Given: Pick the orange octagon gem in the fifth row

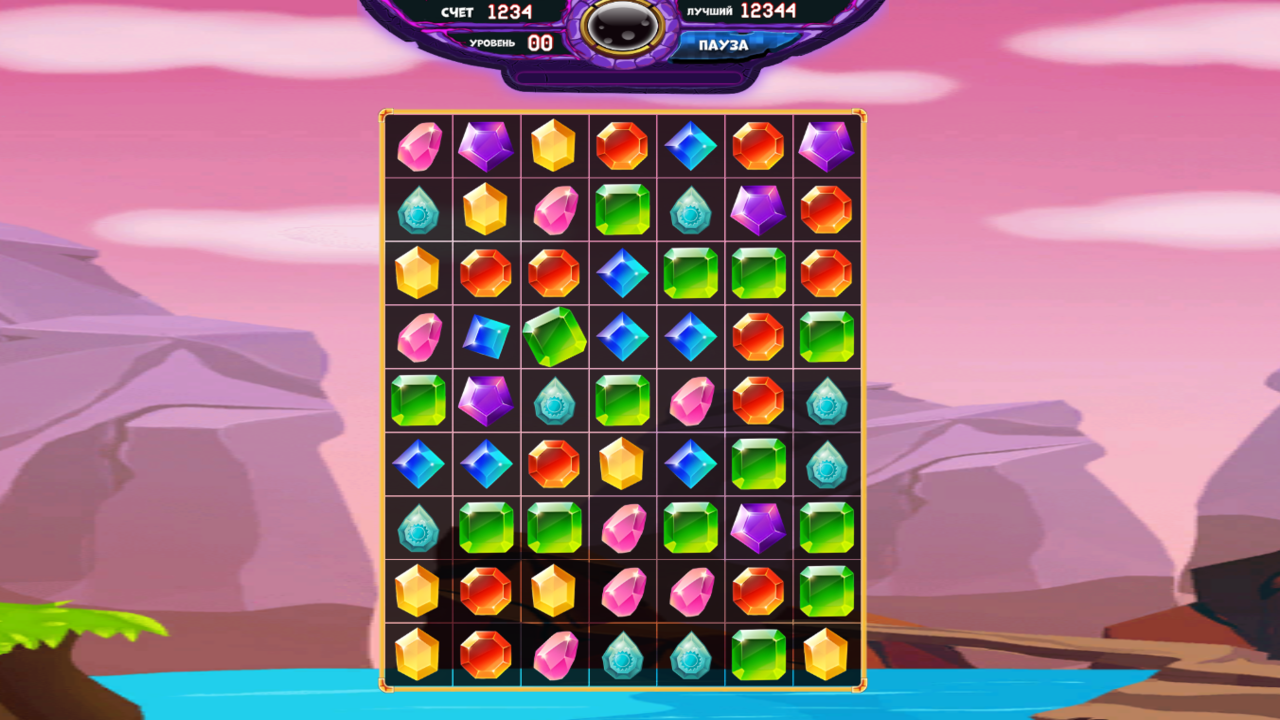Looking at the screenshot, I should tap(758, 402).
